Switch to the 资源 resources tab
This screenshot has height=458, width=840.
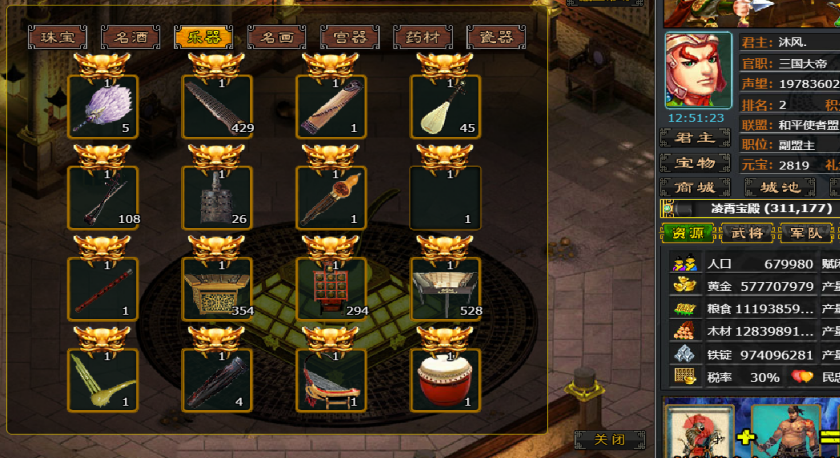688,233
